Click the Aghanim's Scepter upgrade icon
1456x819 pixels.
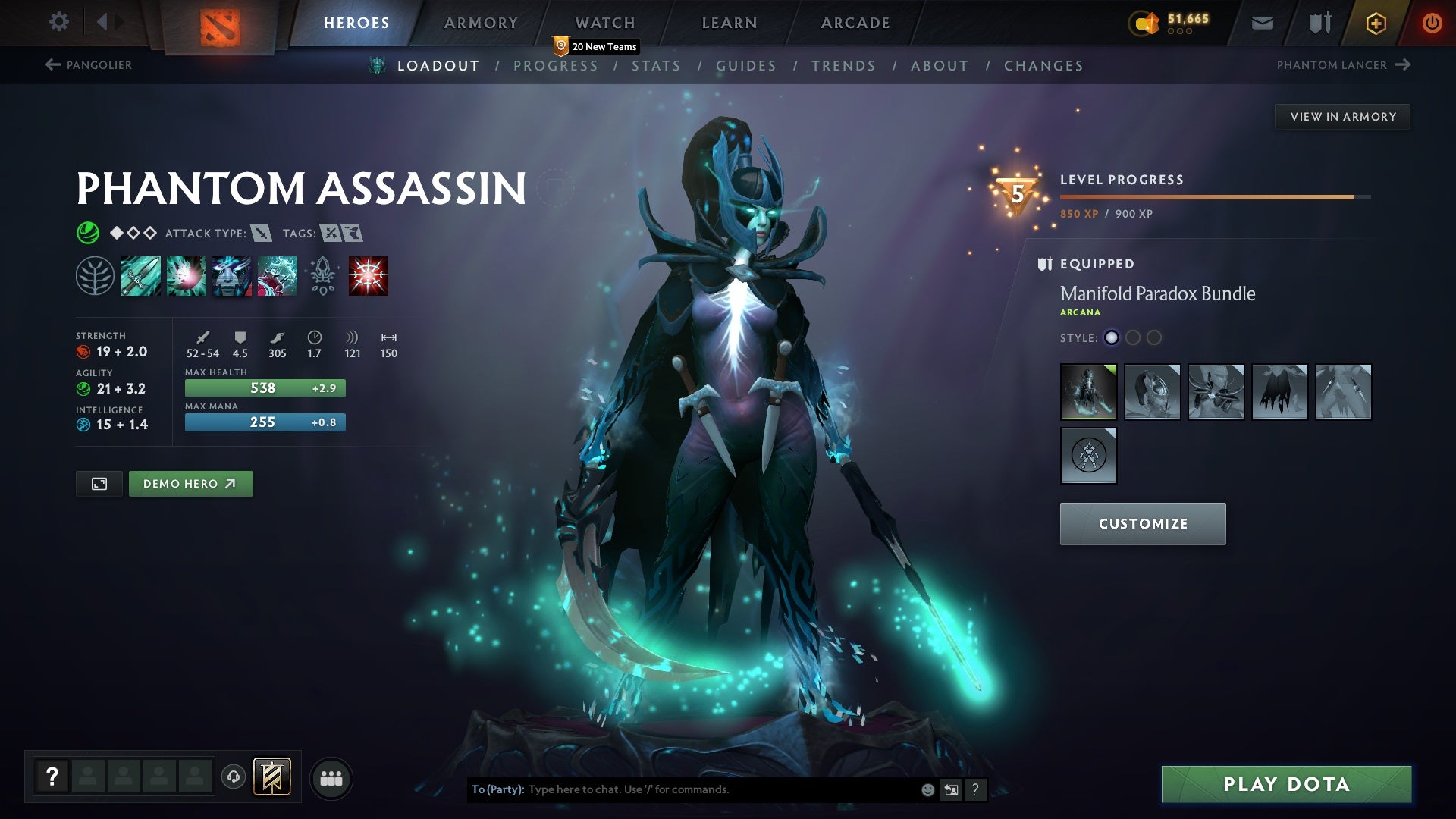click(322, 276)
